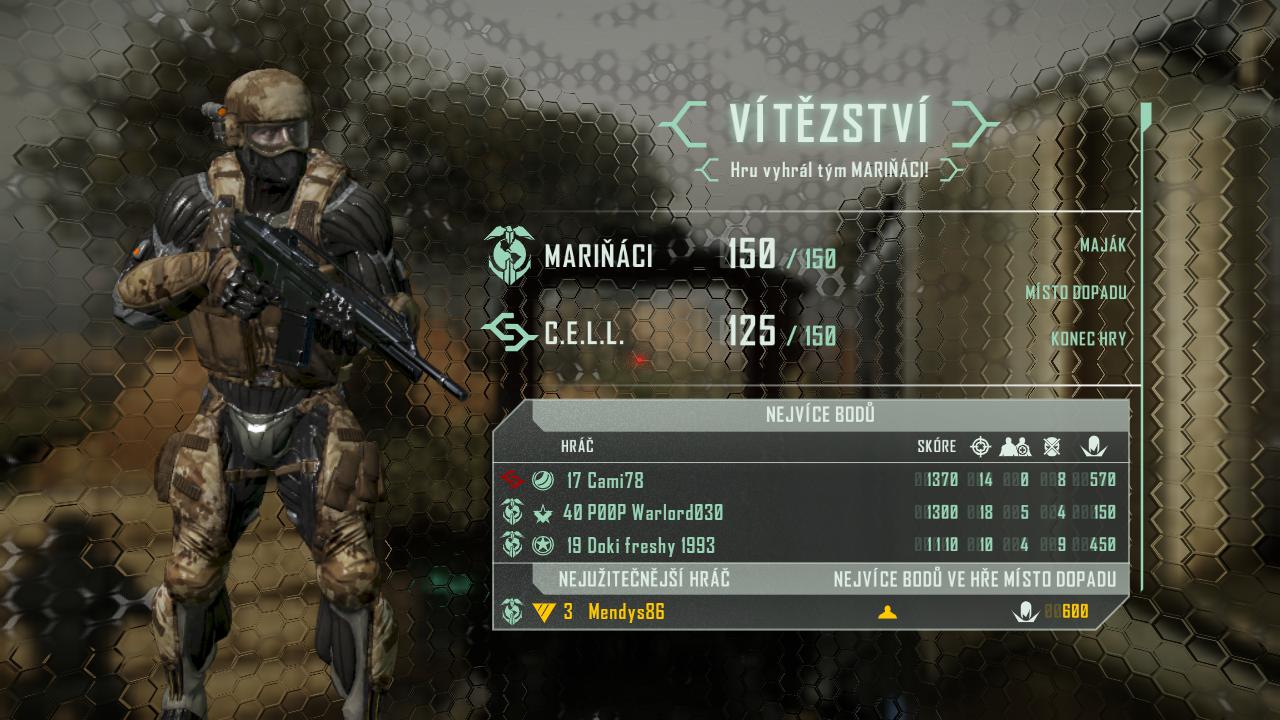Select the MÍSTO DOPADU map entry
The height and width of the screenshot is (720, 1280).
click(1075, 293)
